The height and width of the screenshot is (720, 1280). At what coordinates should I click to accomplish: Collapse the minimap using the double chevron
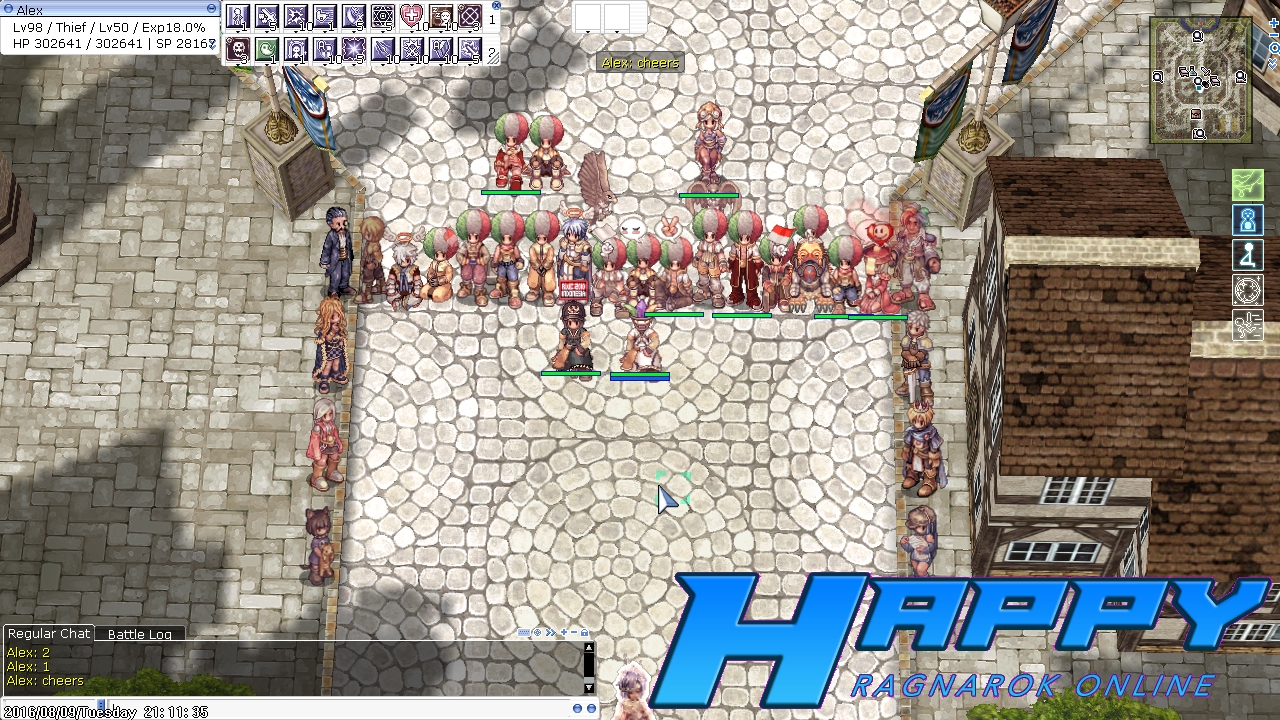click(x=1273, y=64)
